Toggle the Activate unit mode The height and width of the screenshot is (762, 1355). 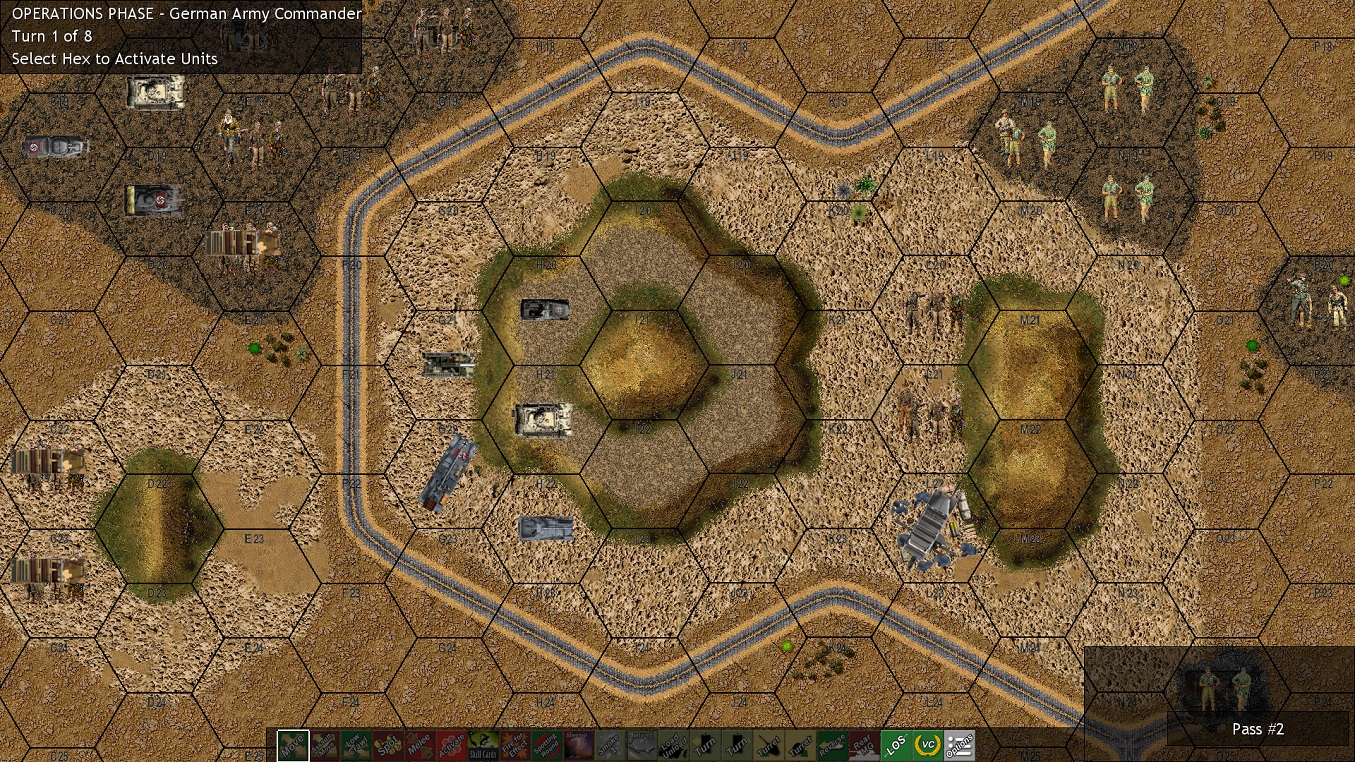point(449,745)
